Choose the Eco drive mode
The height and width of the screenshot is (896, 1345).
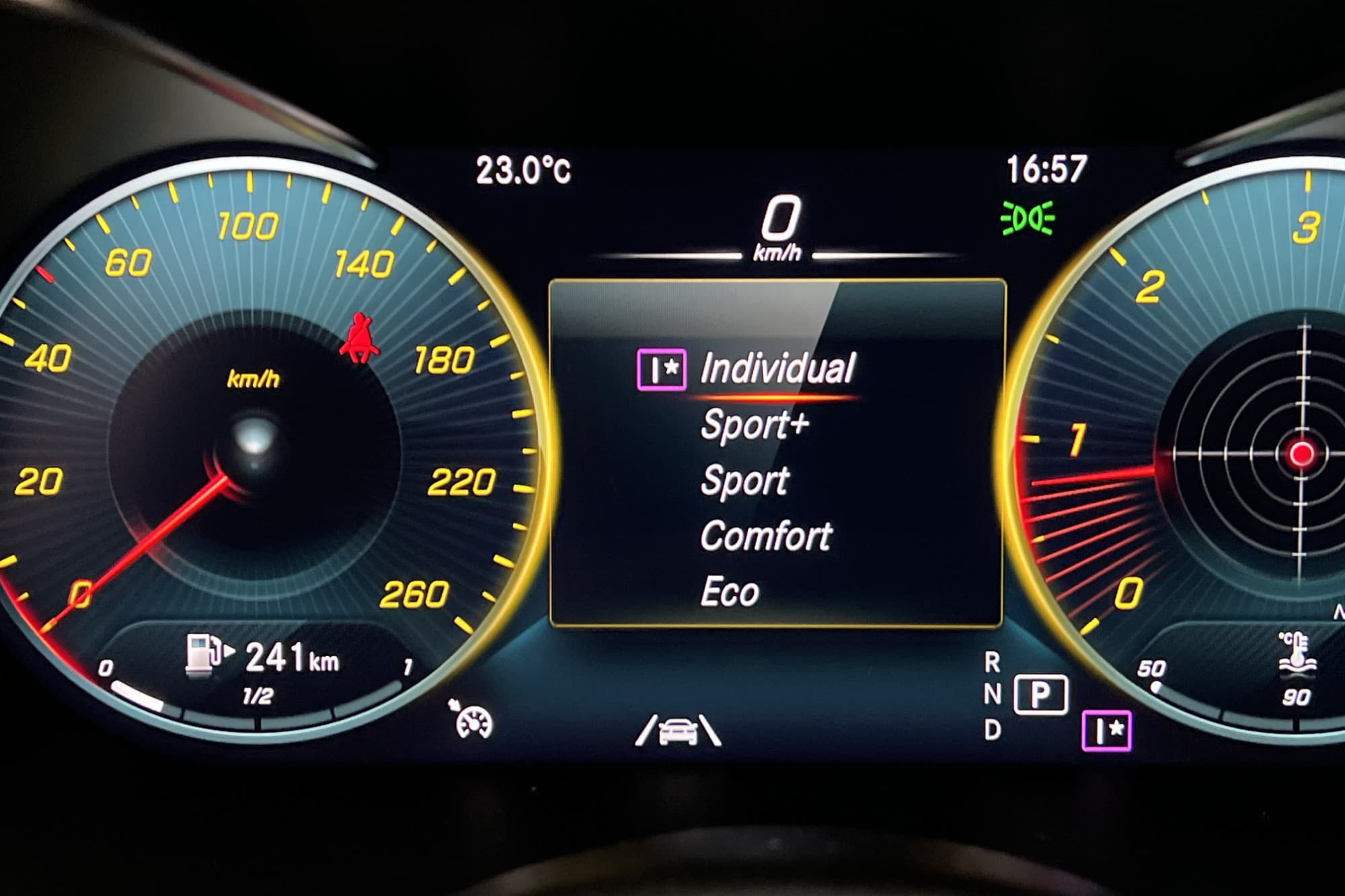pos(730,592)
